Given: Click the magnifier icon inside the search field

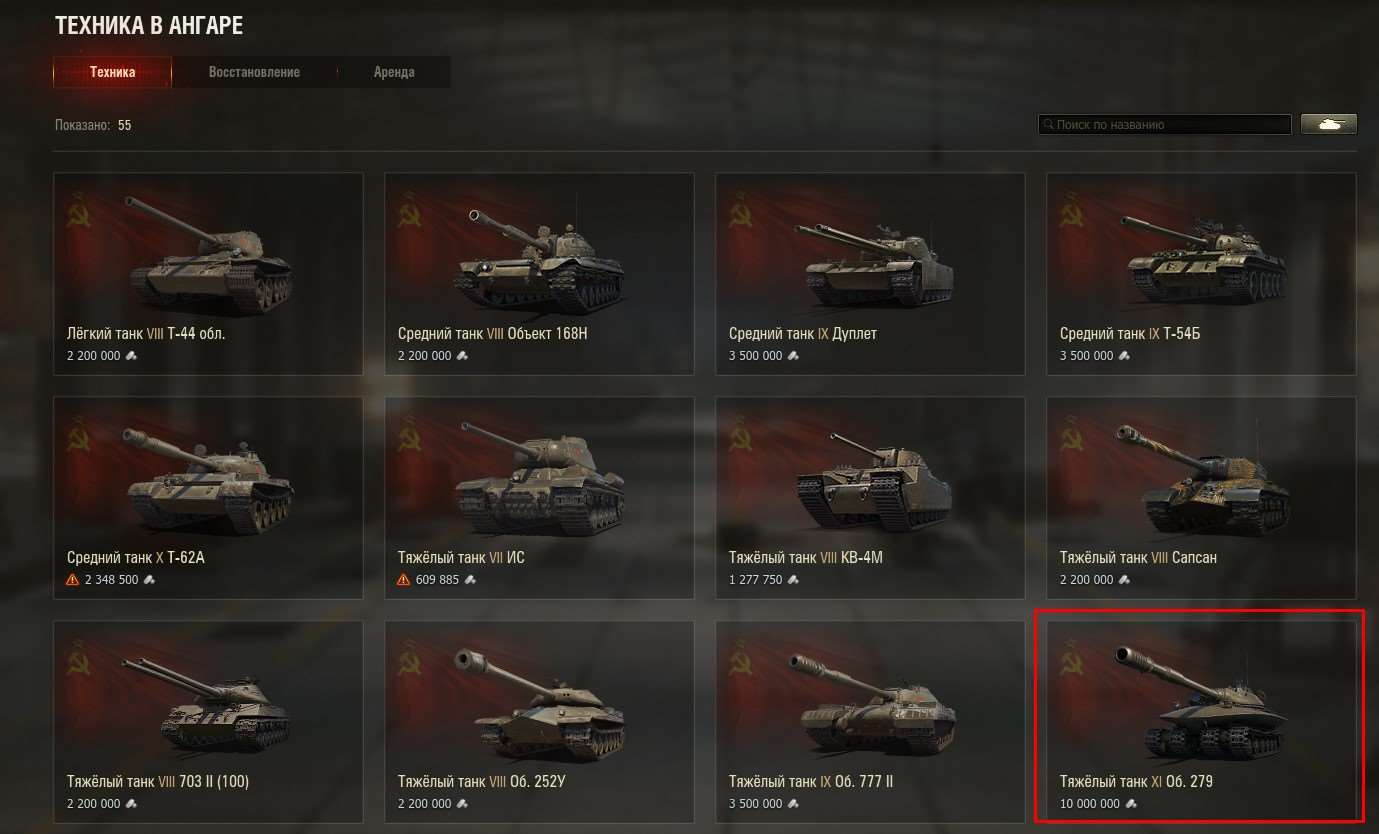Looking at the screenshot, I should (x=1047, y=124).
